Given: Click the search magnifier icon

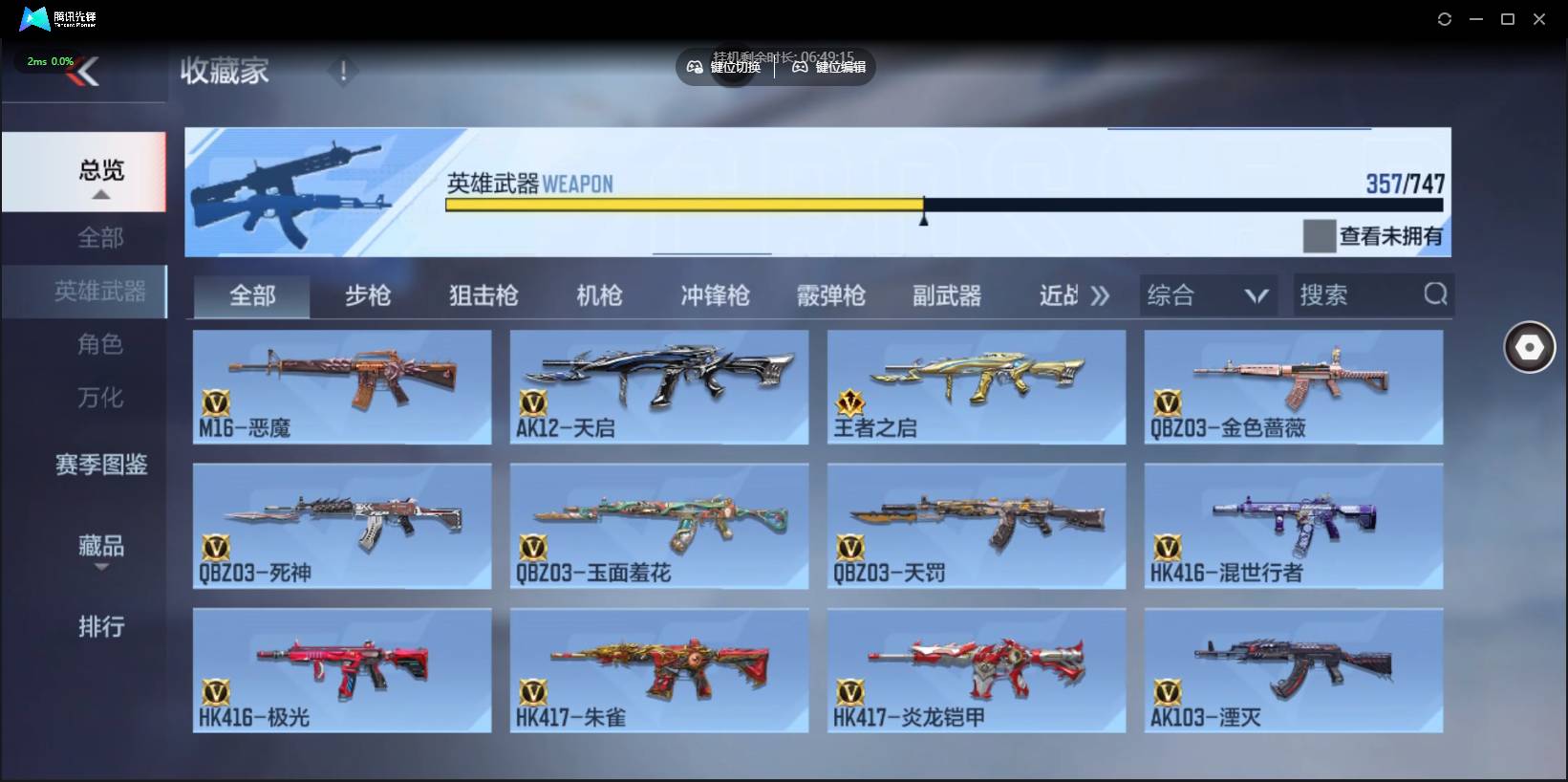Looking at the screenshot, I should [x=1434, y=294].
